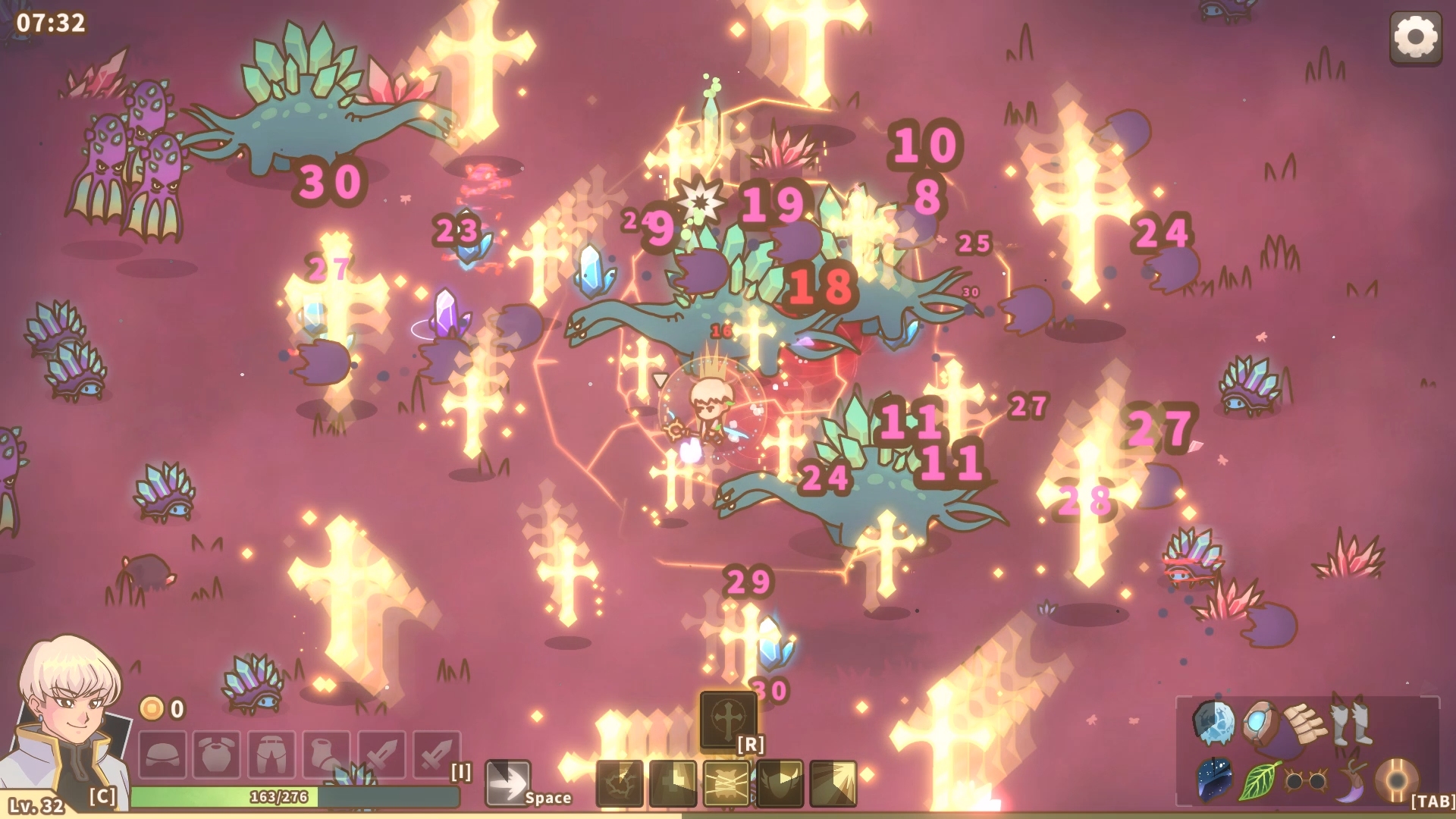Activate the winged shield skill
This screenshot has height=819, width=1456.
pyautogui.click(x=780, y=783)
